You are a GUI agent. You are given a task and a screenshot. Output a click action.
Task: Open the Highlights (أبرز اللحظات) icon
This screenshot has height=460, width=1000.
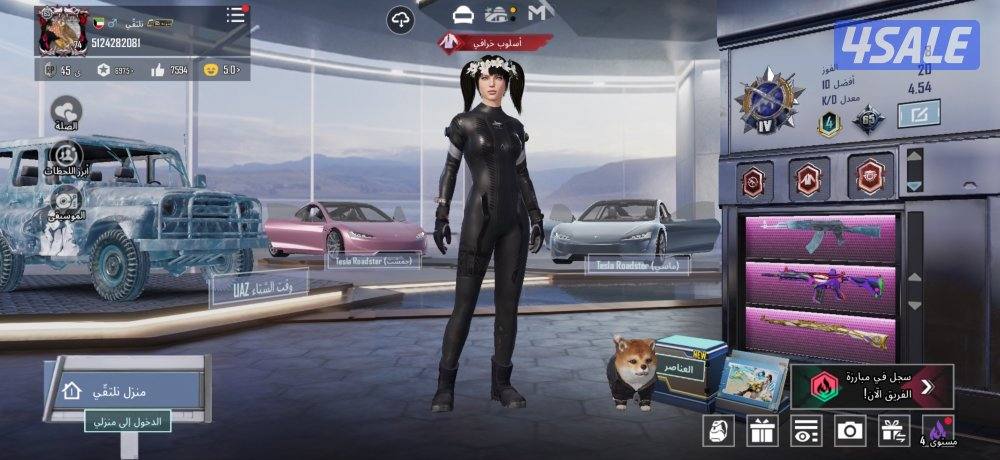coord(66,156)
